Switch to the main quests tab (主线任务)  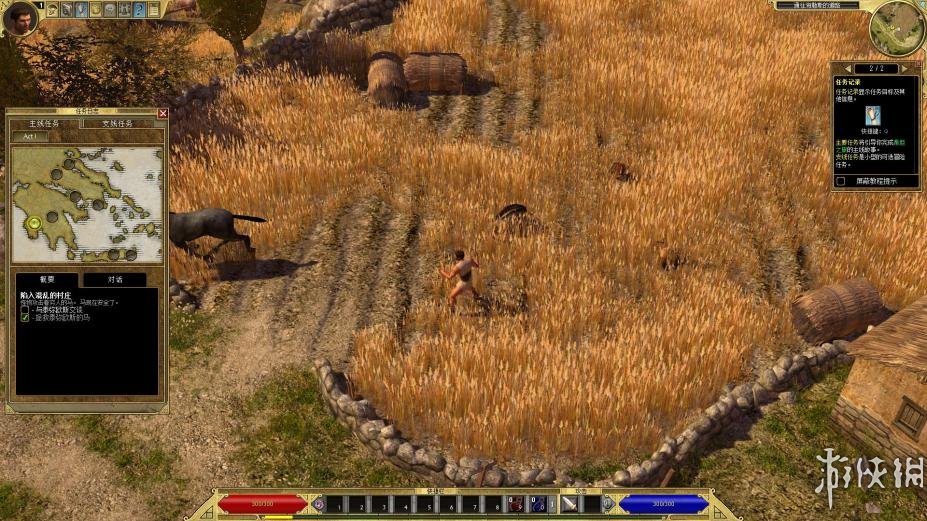coord(42,124)
